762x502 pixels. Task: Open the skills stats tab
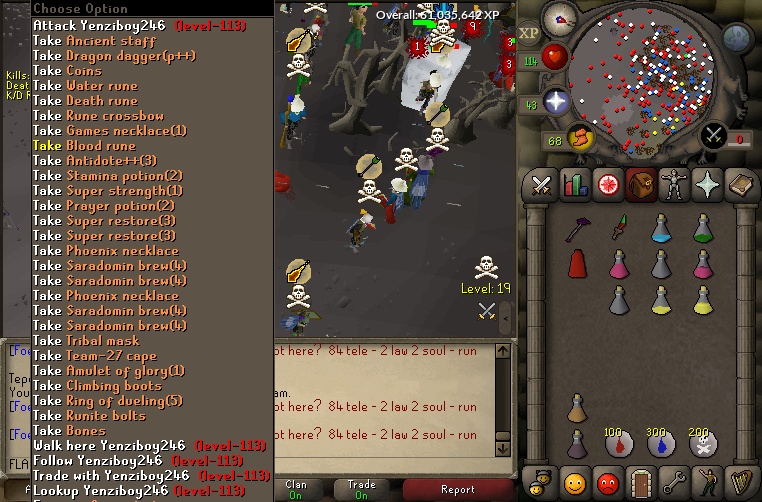pyautogui.click(x=575, y=184)
